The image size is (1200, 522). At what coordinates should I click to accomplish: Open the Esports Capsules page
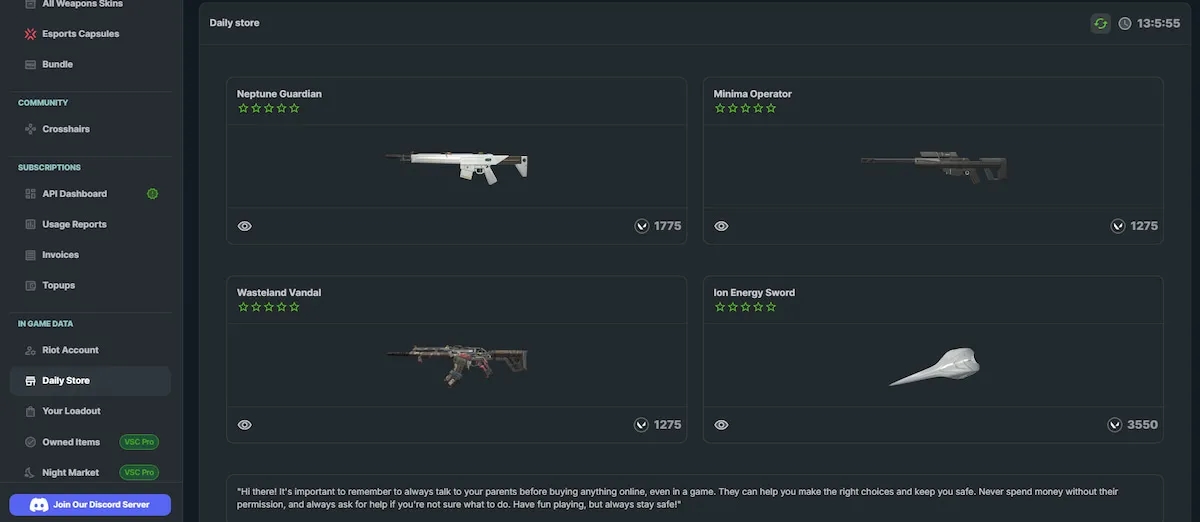point(79,34)
